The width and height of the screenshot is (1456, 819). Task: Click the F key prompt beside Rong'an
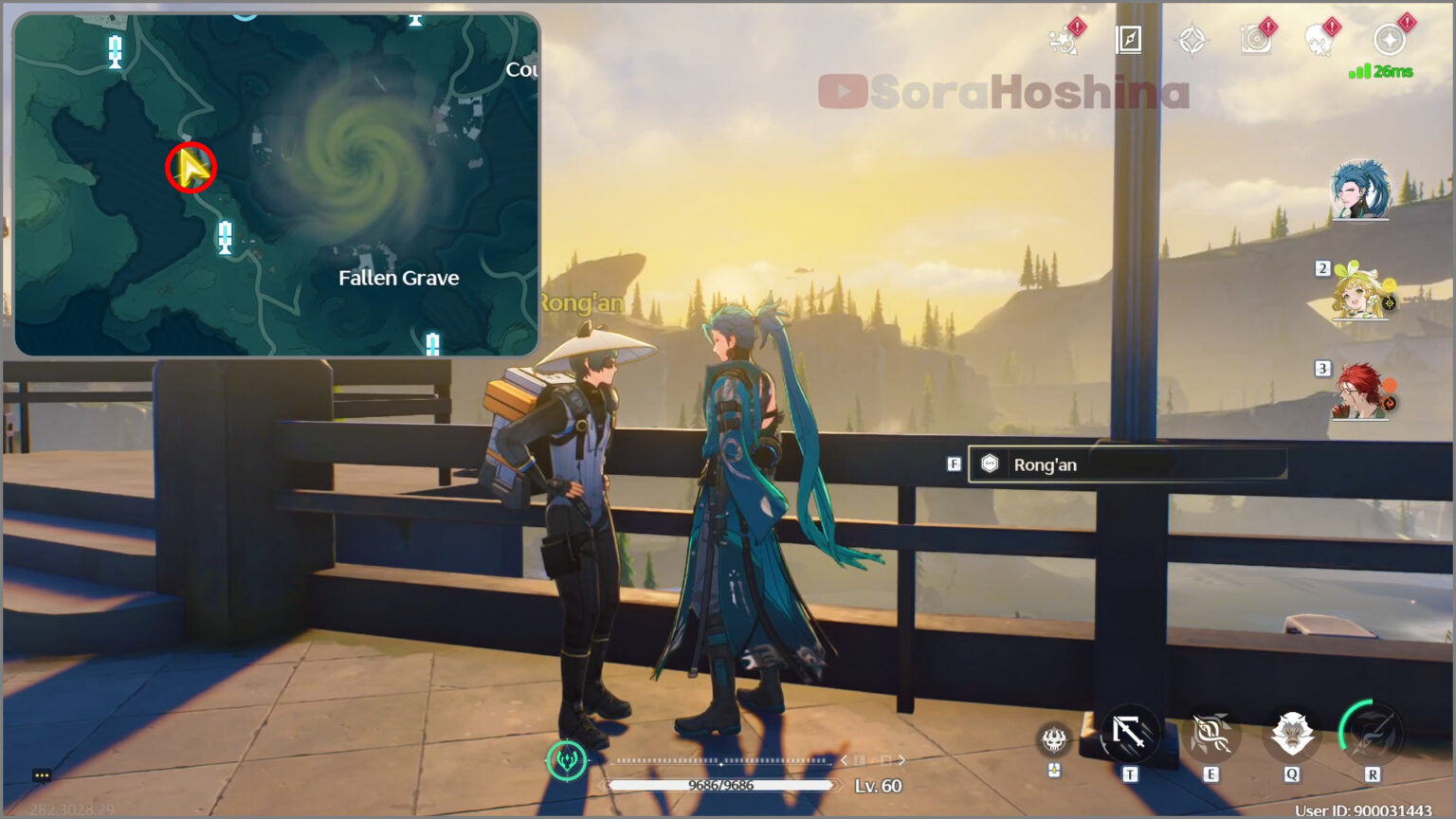[x=954, y=462]
